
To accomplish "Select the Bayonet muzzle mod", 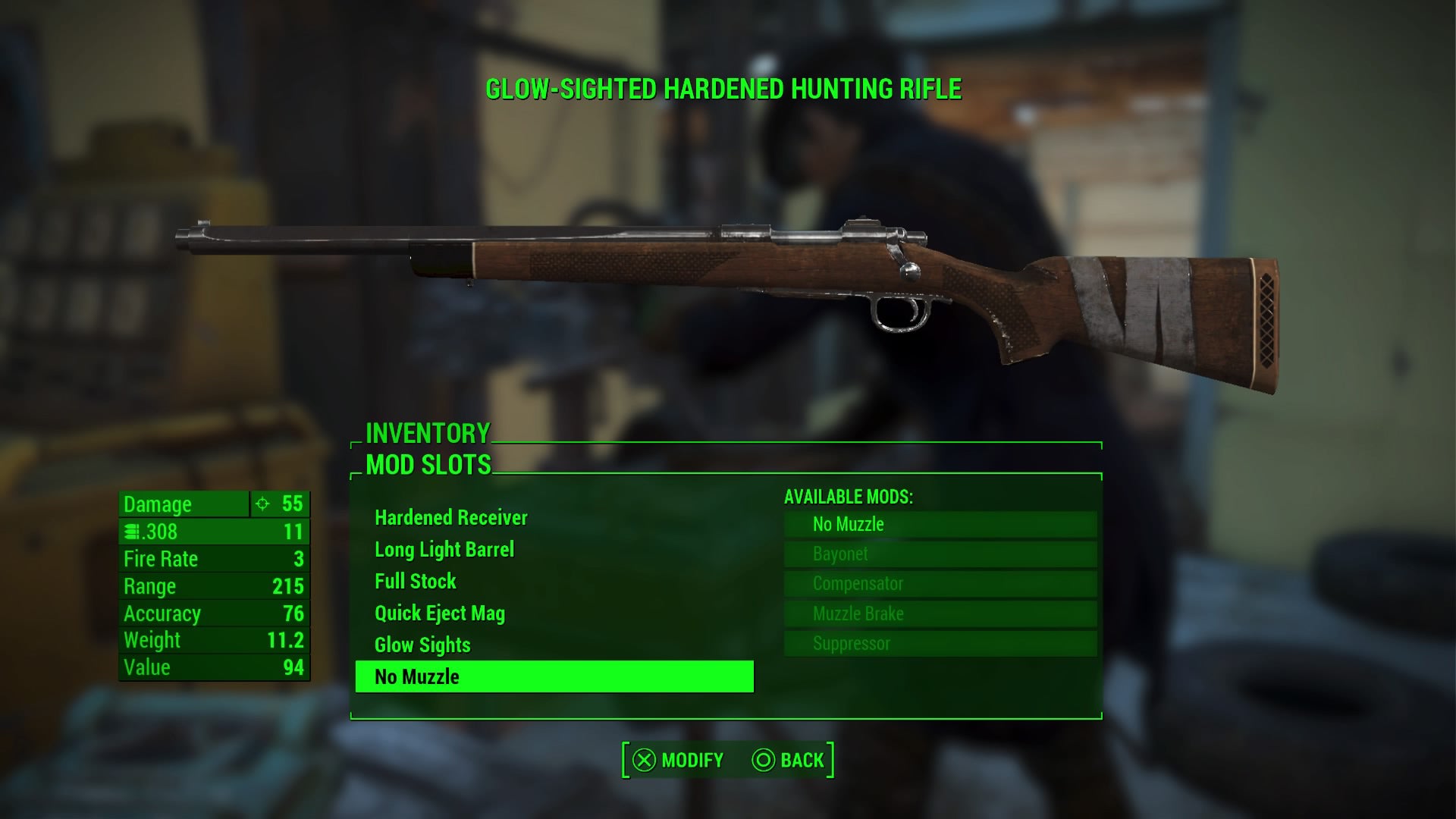I will point(940,554).
